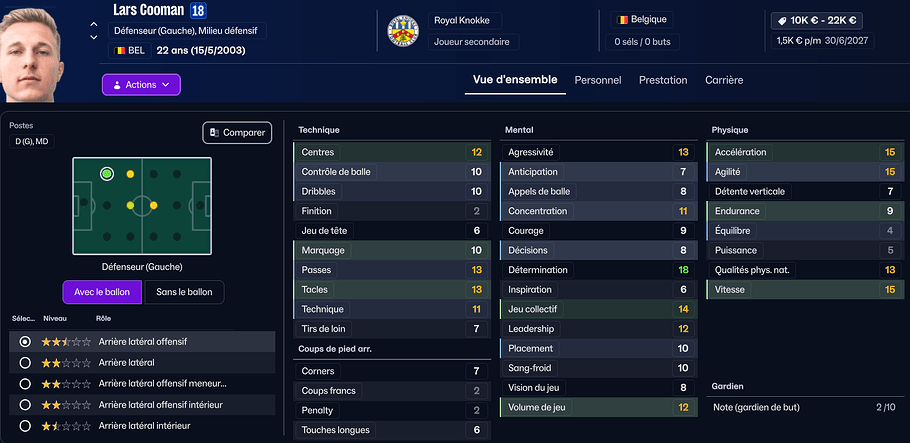Image resolution: width=910 pixels, height=443 pixels.
Task: Click the 10K € - 22K € value tag
Action: point(818,20)
